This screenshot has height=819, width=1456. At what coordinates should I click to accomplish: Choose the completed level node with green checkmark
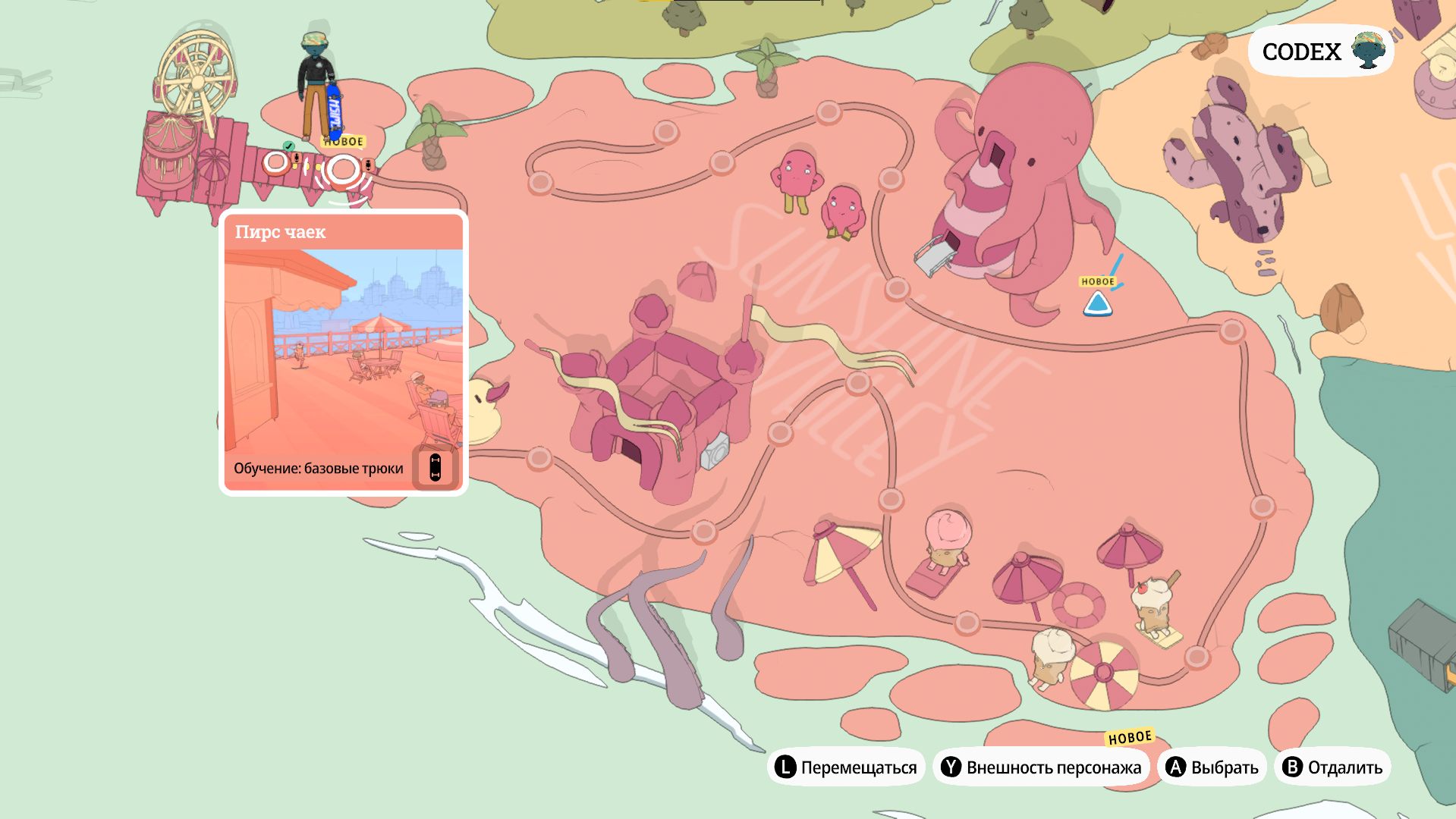276,162
